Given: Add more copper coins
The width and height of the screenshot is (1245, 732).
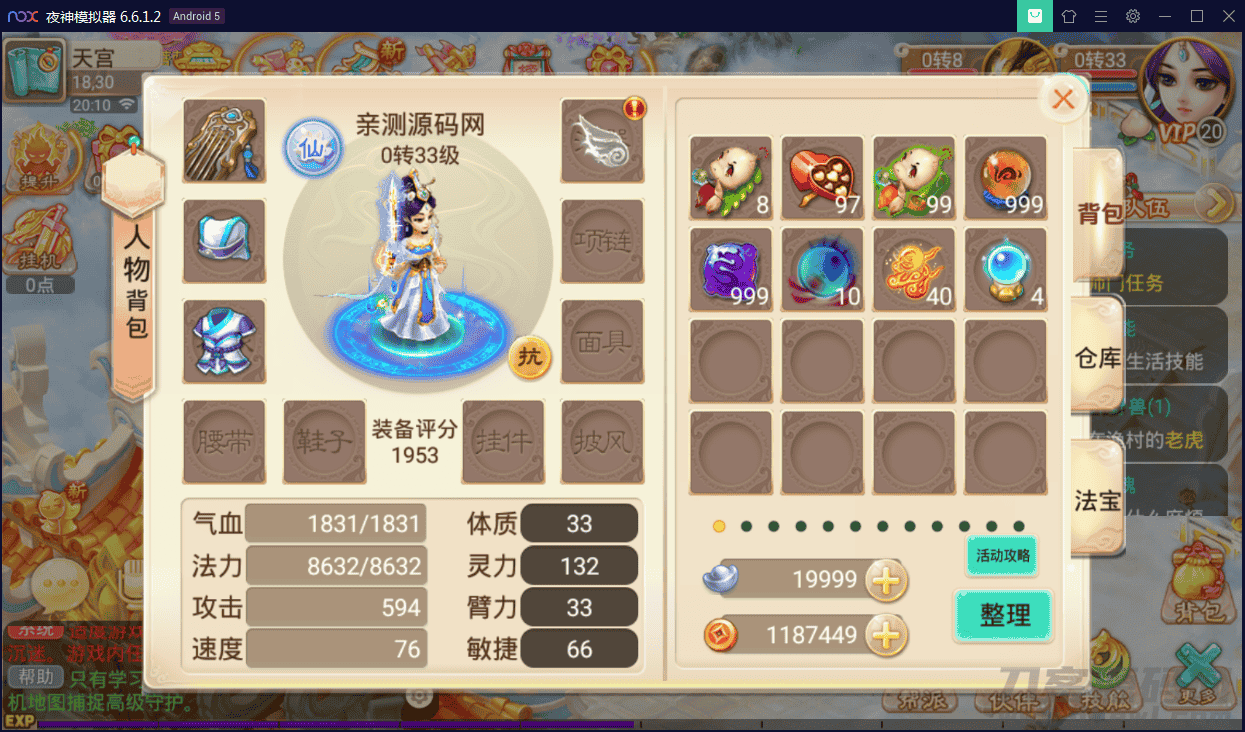Looking at the screenshot, I should pos(886,634).
